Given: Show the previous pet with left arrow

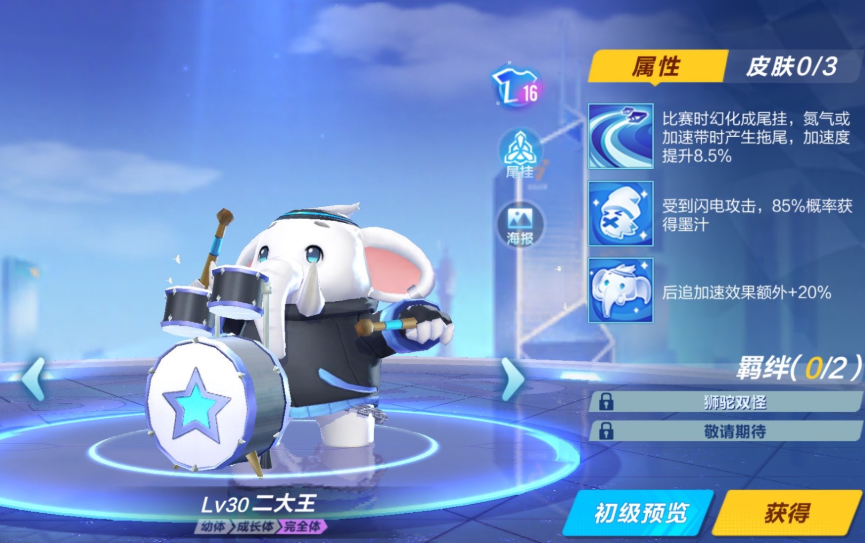Looking at the screenshot, I should click(32, 379).
